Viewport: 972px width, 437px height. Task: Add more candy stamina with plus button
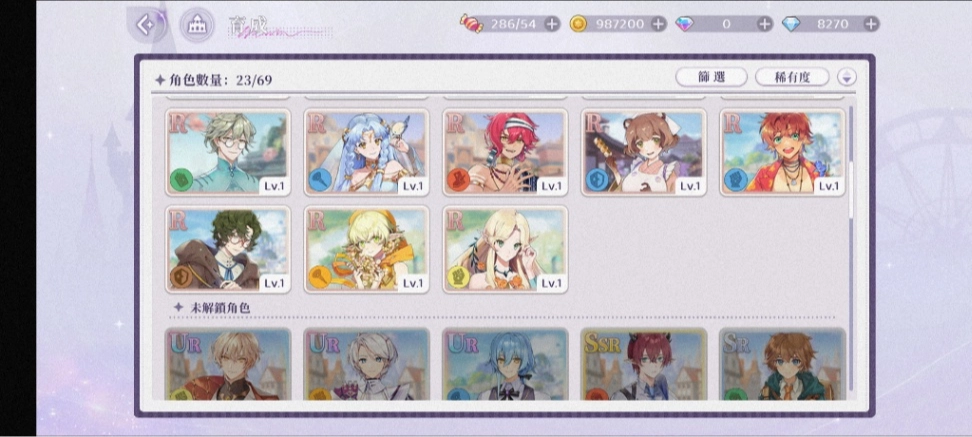pyautogui.click(x=552, y=24)
